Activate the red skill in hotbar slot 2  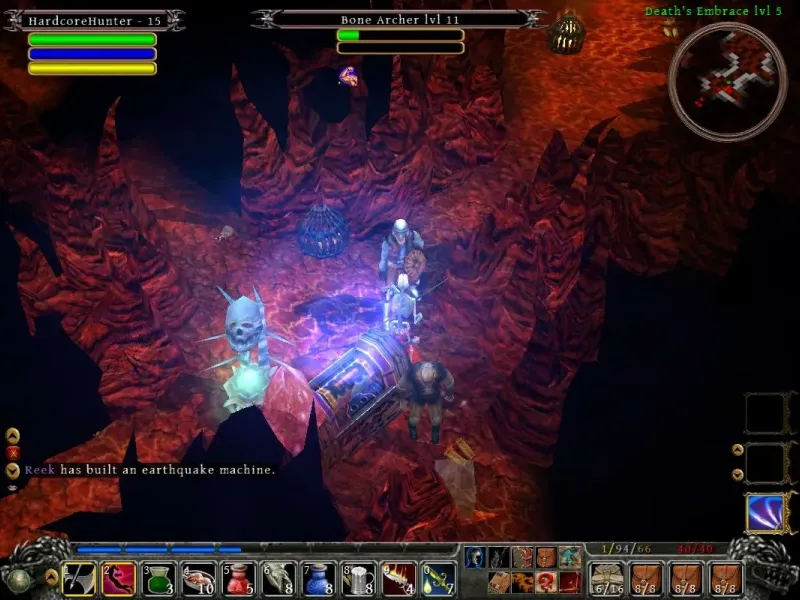[x=119, y=578]
